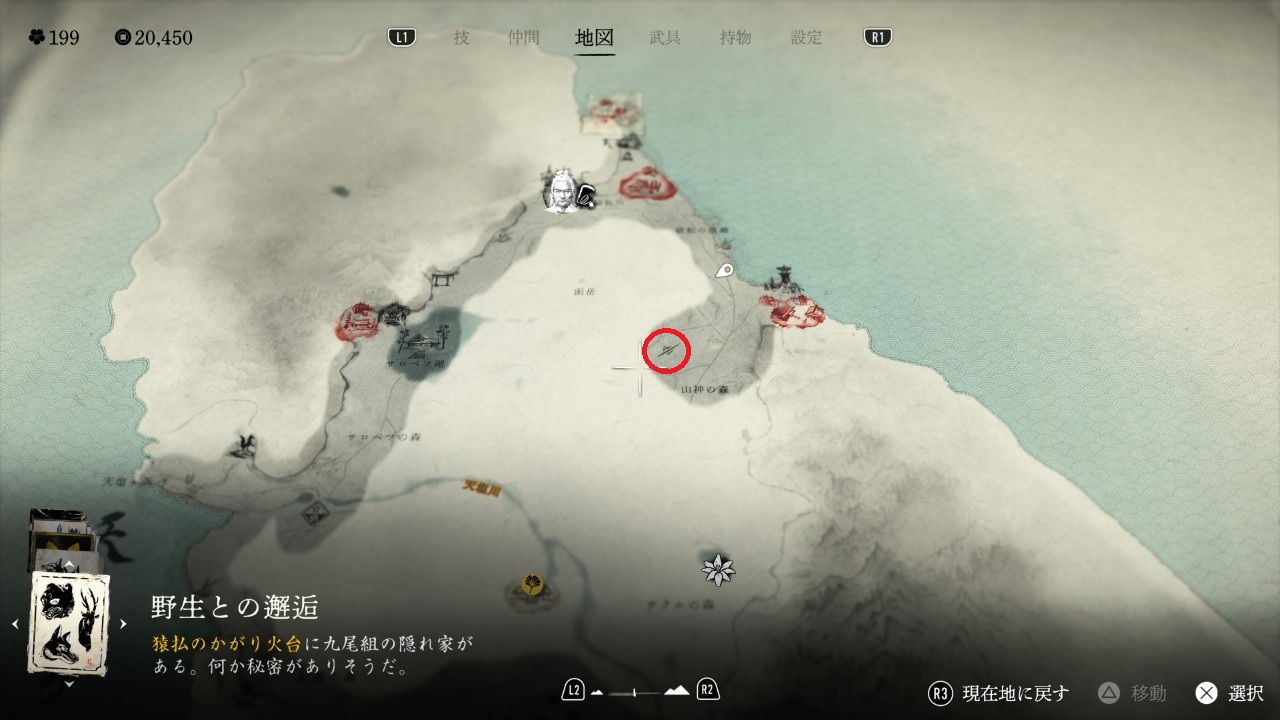Cycle quest cards with the down arrow
This screenshot has height=720, width=1280.
click(69, 684)
